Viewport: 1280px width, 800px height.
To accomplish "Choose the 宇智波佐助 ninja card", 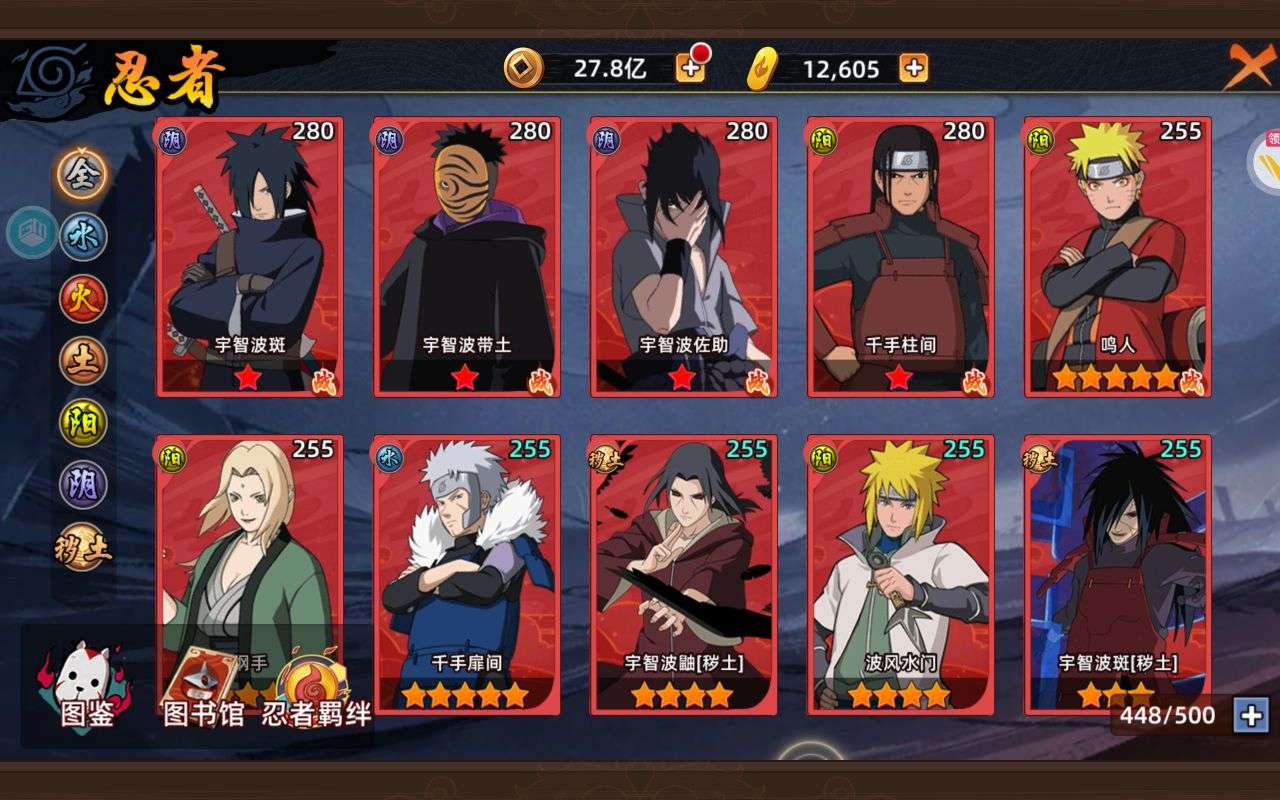I will [x=684, y=257].
